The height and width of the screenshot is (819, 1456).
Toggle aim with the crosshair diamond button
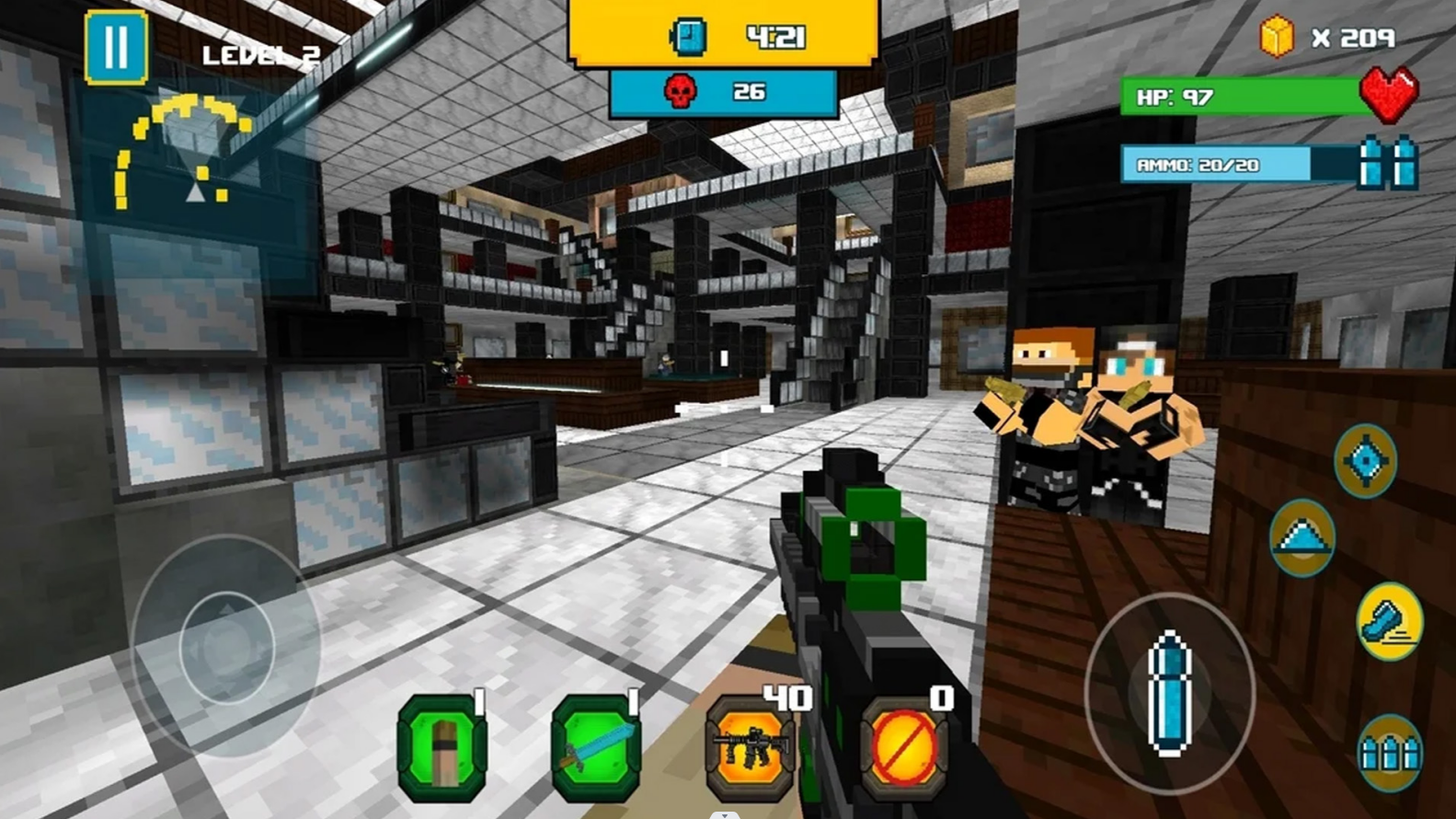tap(1366, 460)
